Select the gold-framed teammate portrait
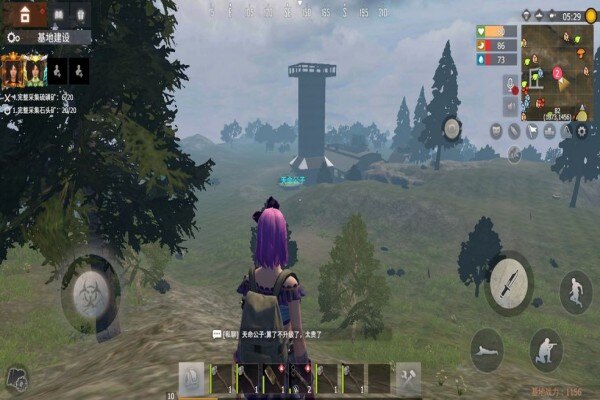The width and height of the screenshot is (600, 400). tap(13, 70)
